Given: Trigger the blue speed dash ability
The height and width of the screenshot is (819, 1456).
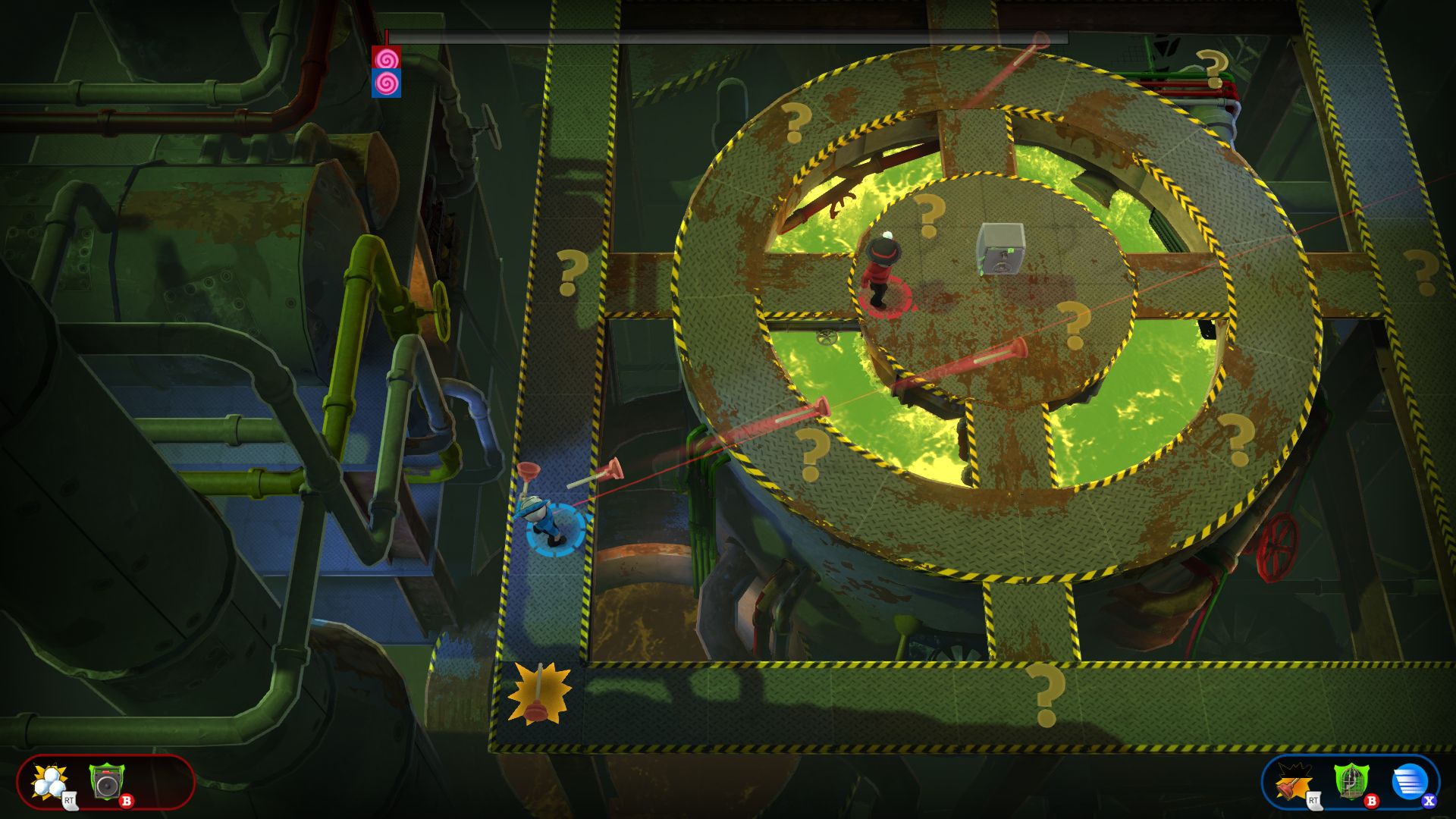Looking at the screenshot, I should click(x=1409, y=782).
